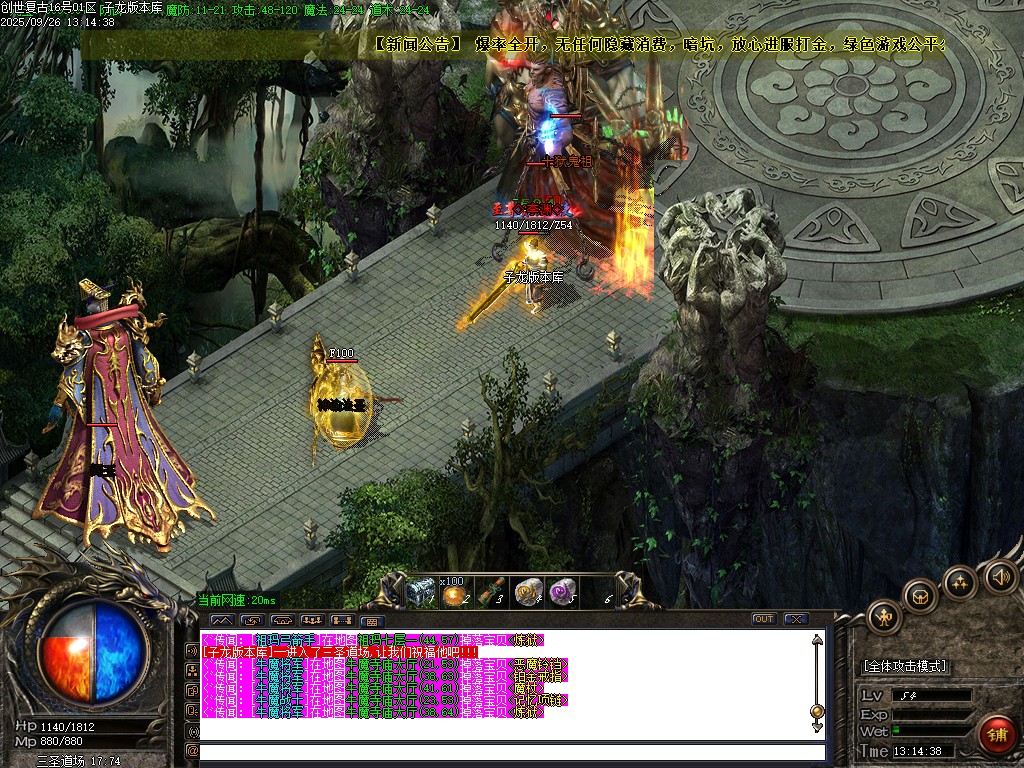
Task: Click the chat scrollbar up arrow
Action: point(817,640)
